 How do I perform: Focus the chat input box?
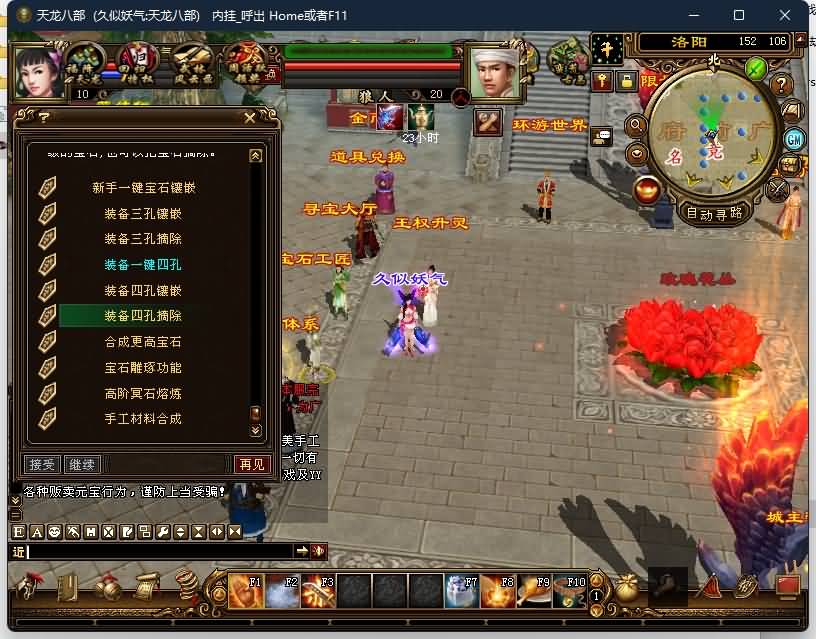click(x=160, y=551)
